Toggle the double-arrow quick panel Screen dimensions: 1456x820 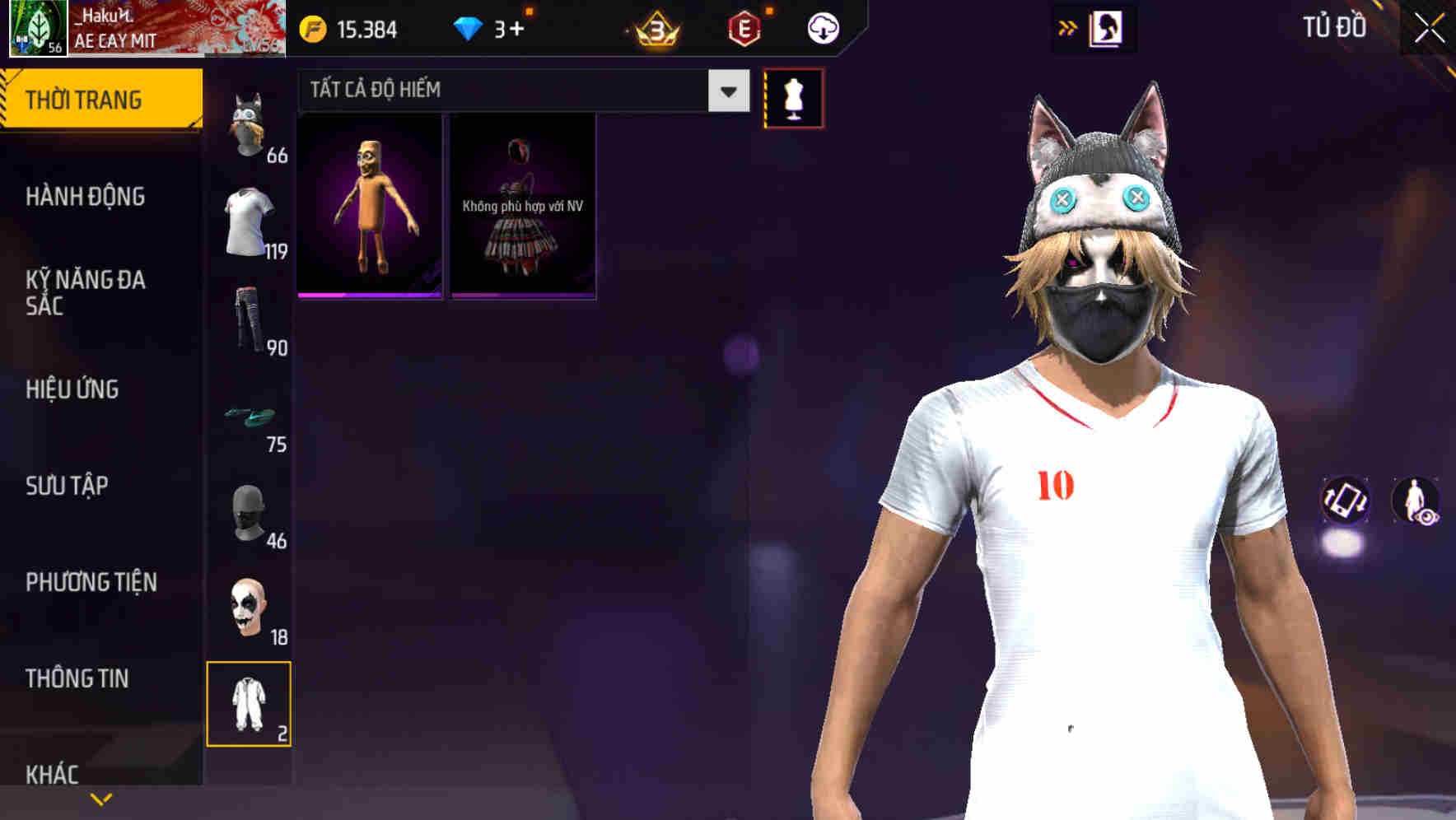pyautogui.click(x=1068, y=27)
